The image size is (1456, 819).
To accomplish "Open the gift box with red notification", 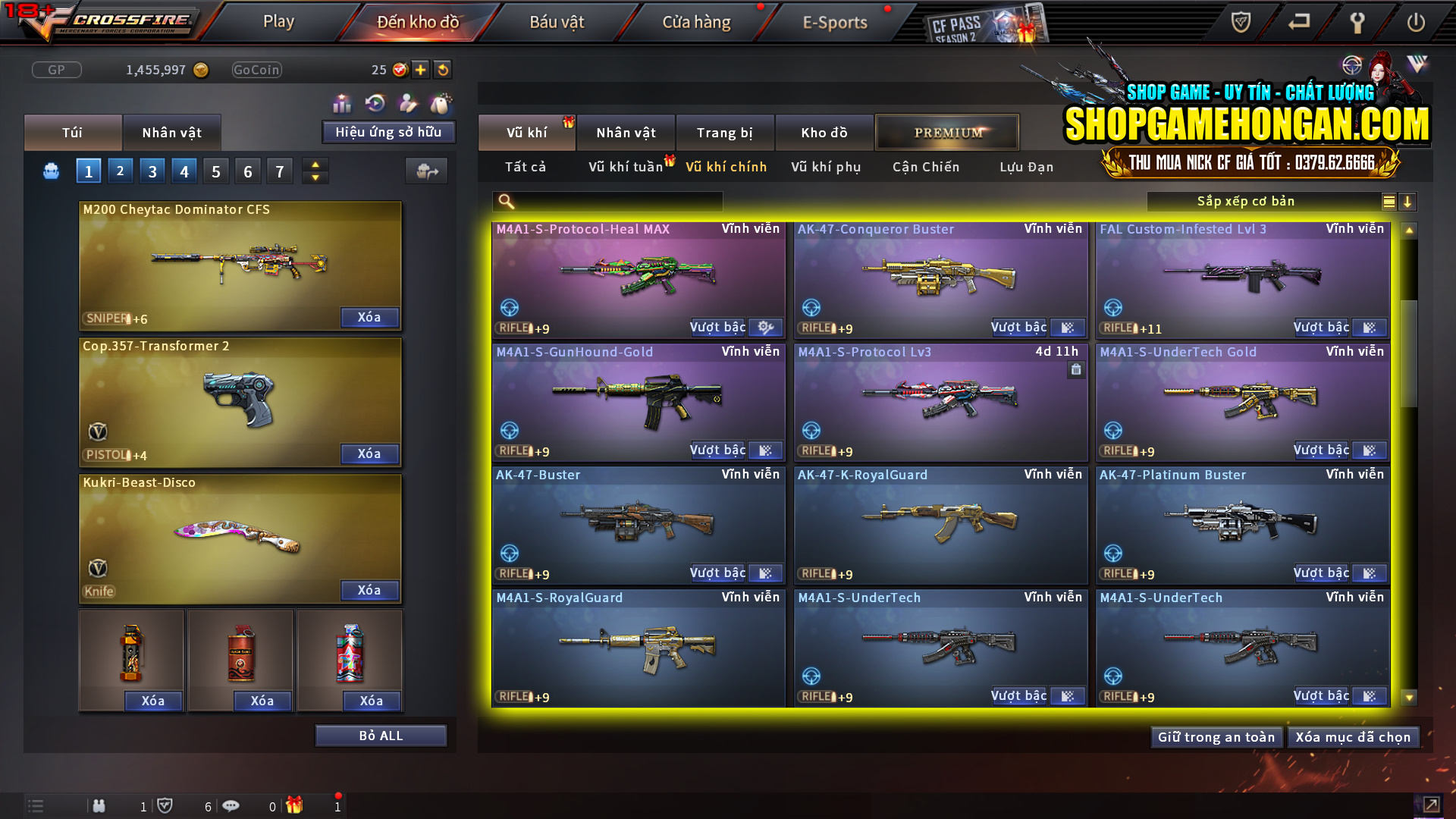I will coord(296,806).
